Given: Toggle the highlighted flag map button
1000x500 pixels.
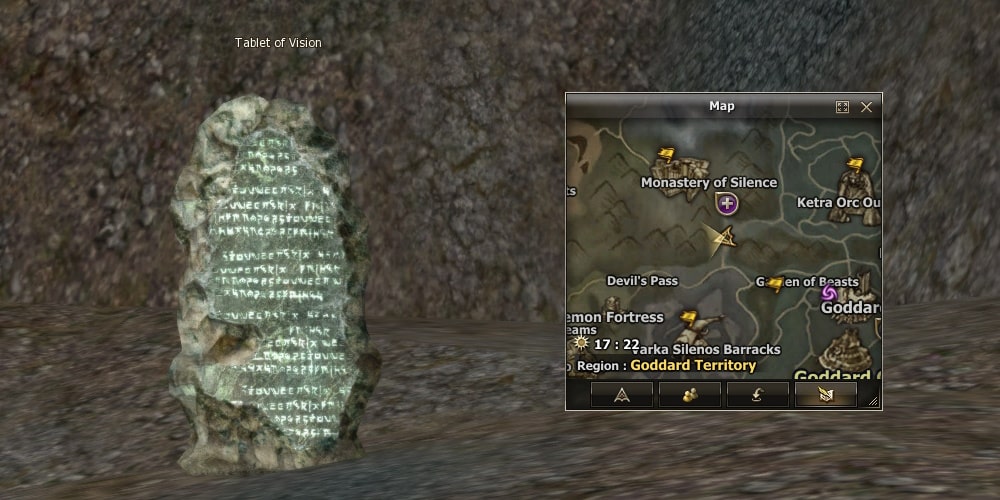Looking at the screenshot, I should (825, 395).
